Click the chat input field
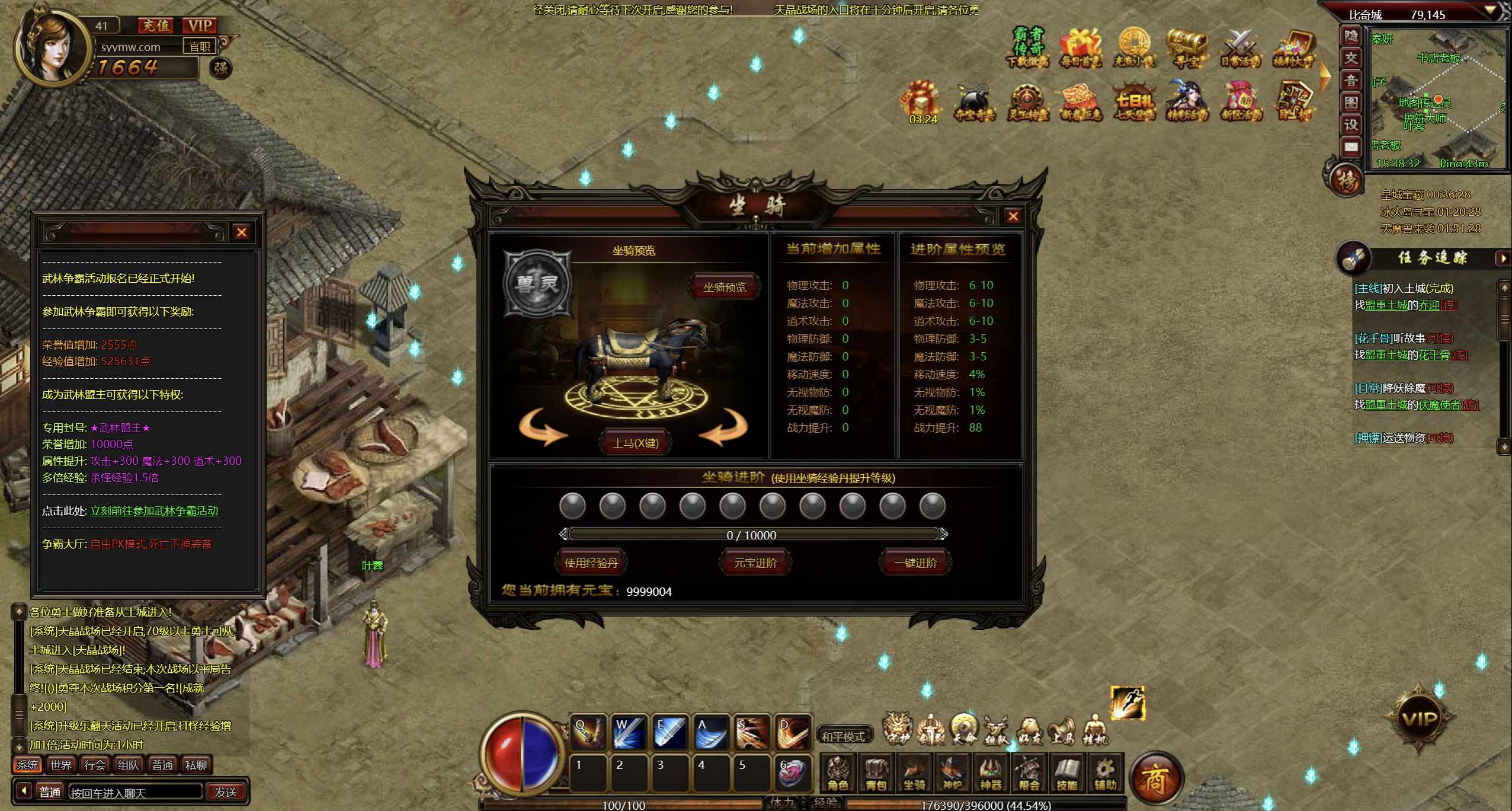Viewport: 1512px width, 811px height. [135, 793]
